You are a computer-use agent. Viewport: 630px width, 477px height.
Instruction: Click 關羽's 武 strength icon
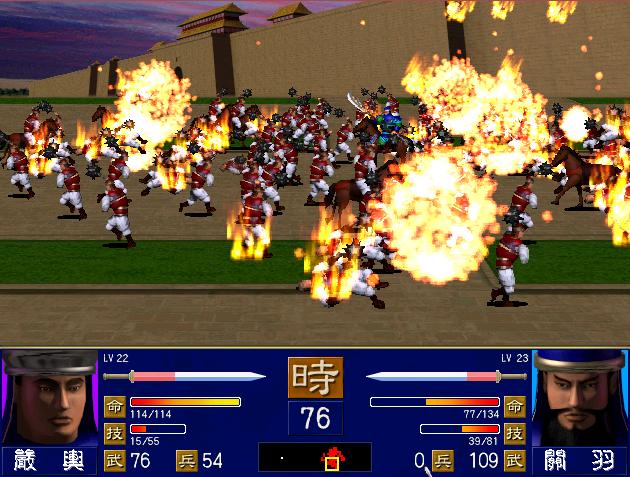[x=516, y=461]
